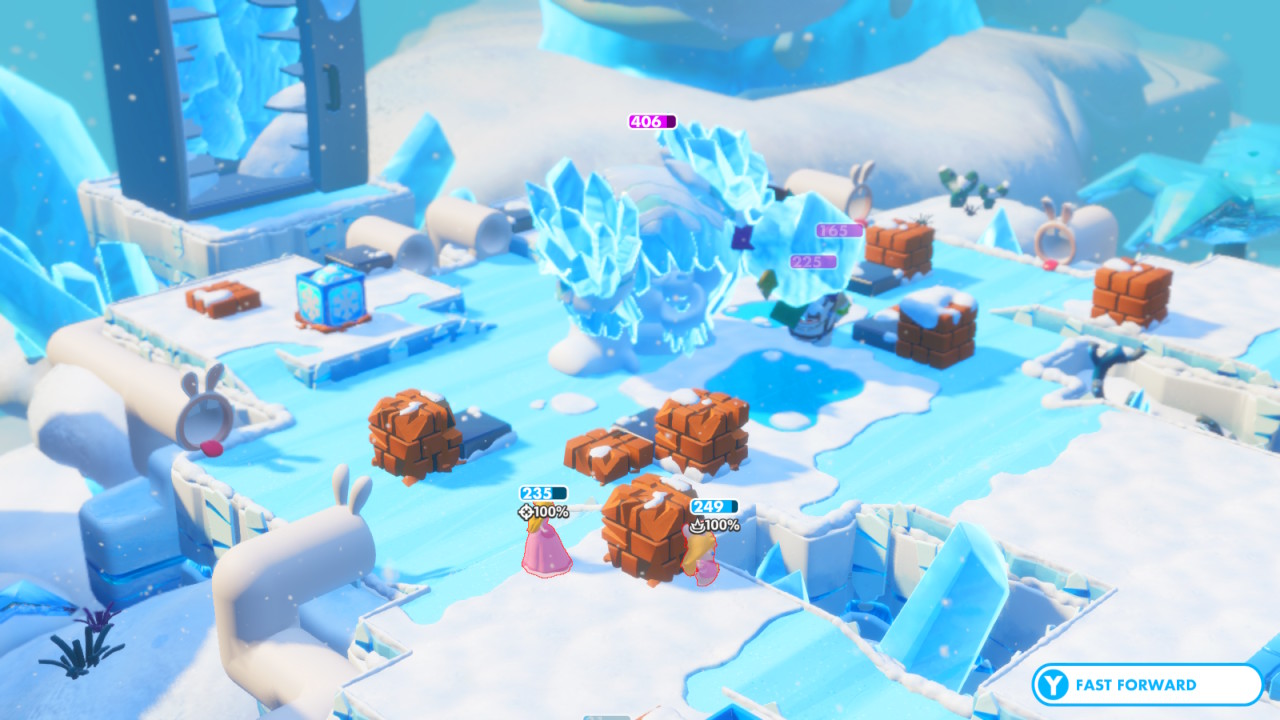Click the boss health bar showing 406

[652, 121]
